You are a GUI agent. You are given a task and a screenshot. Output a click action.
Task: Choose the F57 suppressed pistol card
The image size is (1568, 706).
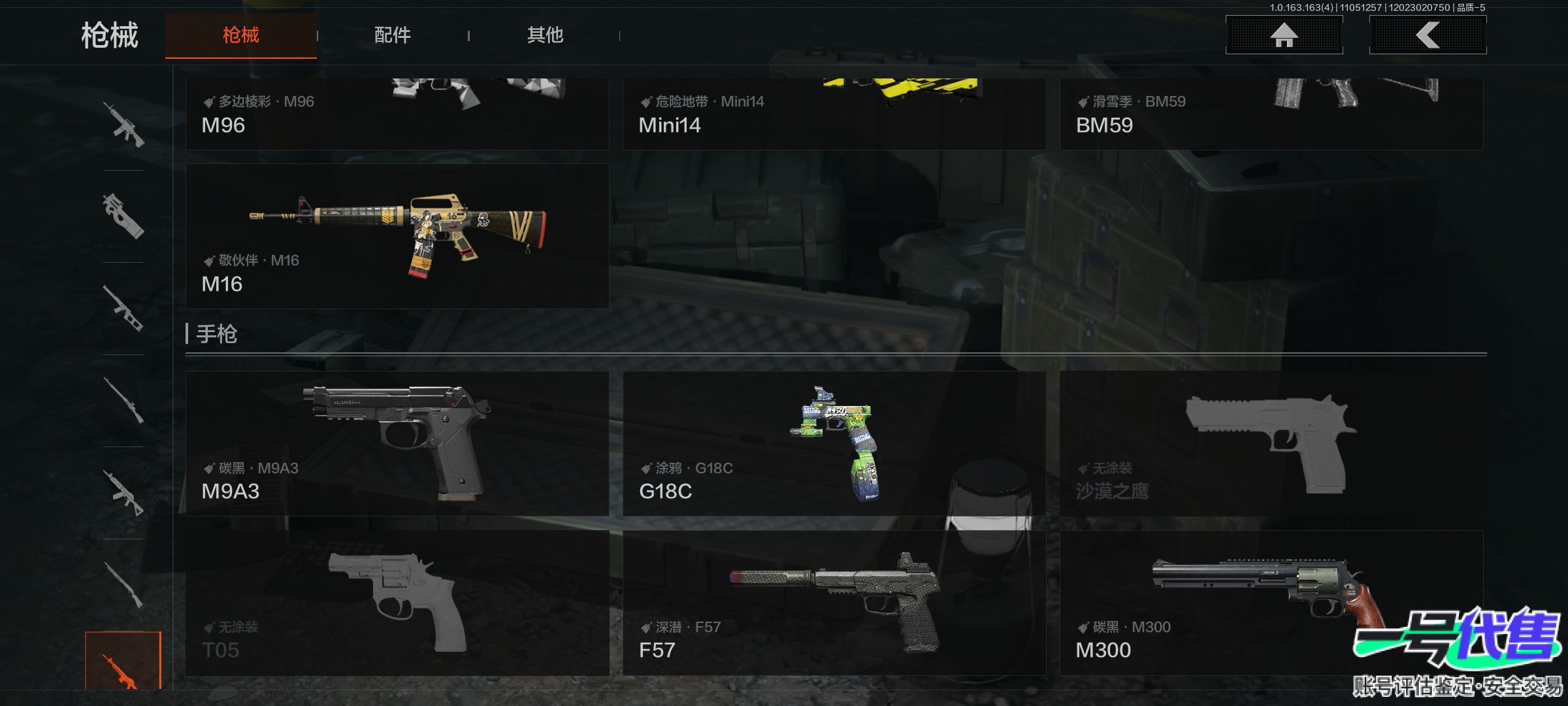834,603
